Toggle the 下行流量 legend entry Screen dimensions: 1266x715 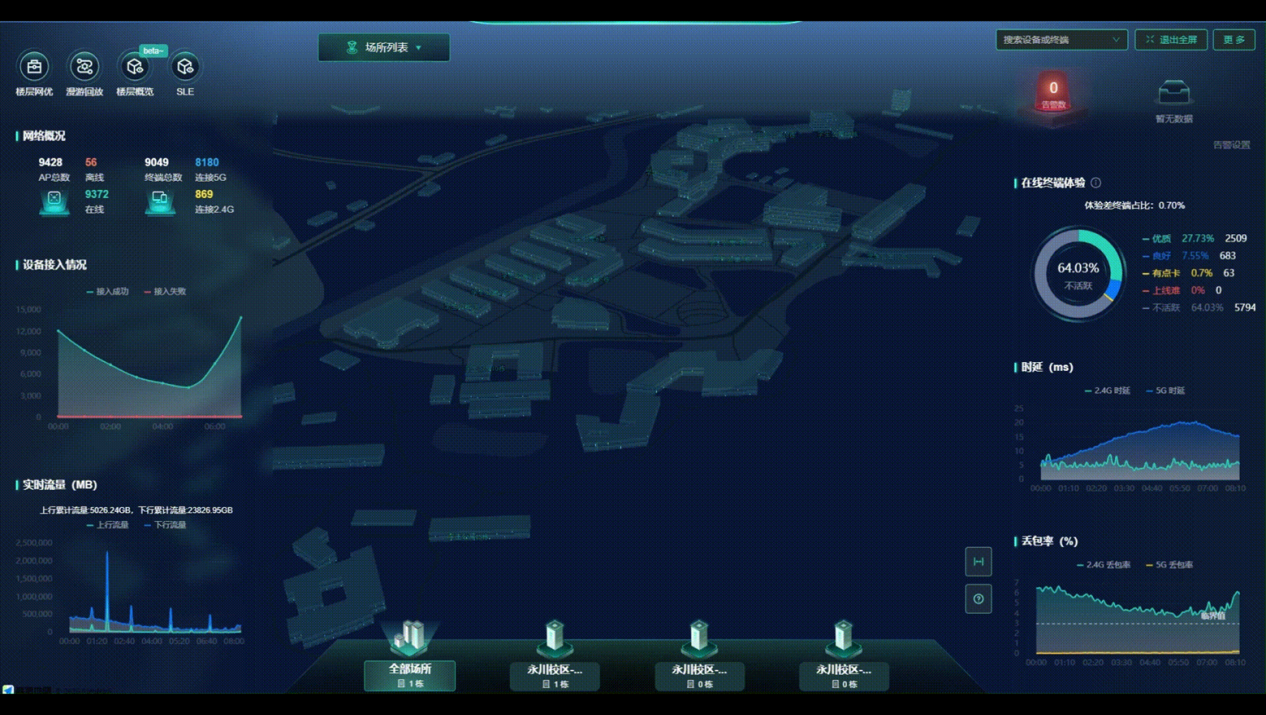click(168, 525)
